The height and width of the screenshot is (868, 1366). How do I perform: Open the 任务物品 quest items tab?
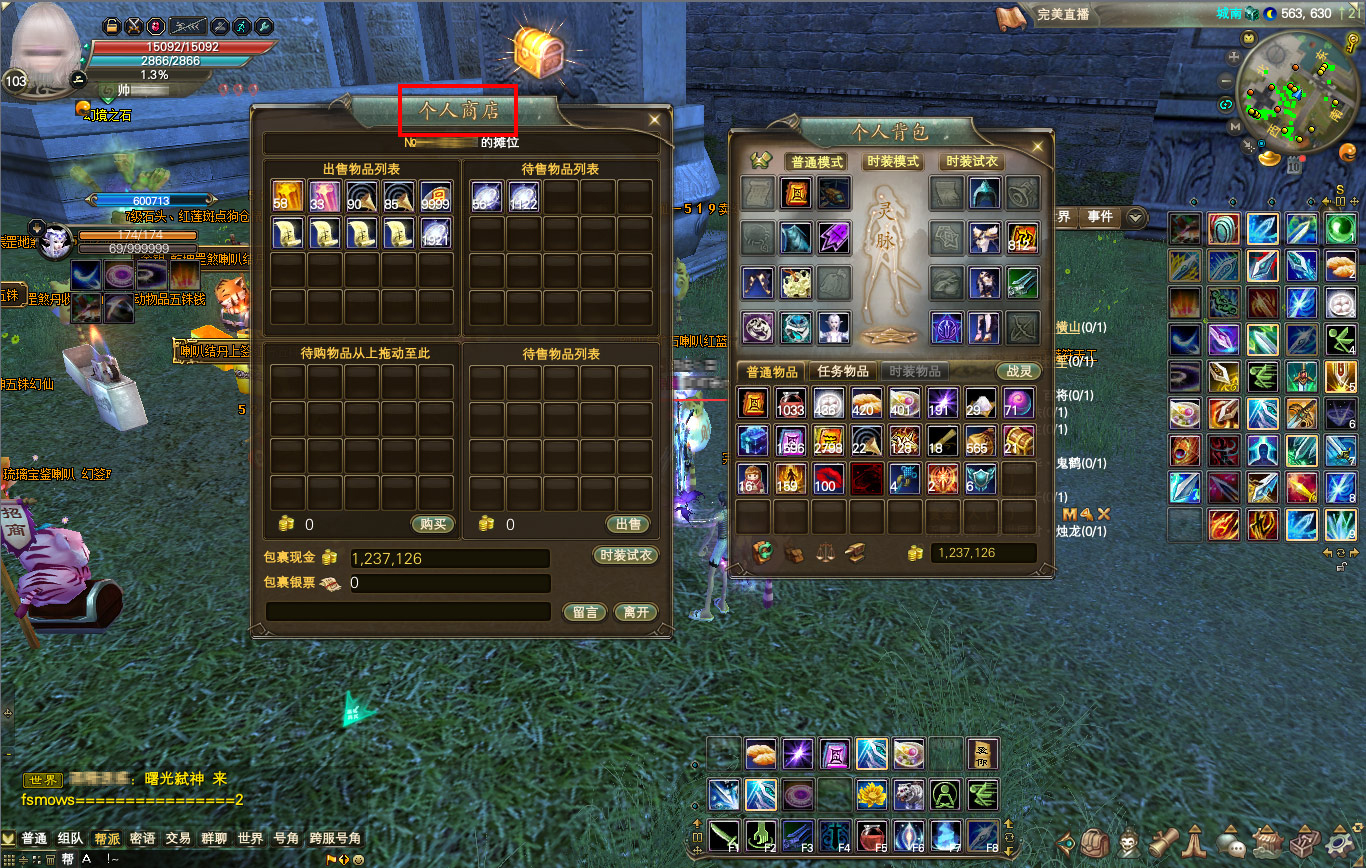(843, 371)
